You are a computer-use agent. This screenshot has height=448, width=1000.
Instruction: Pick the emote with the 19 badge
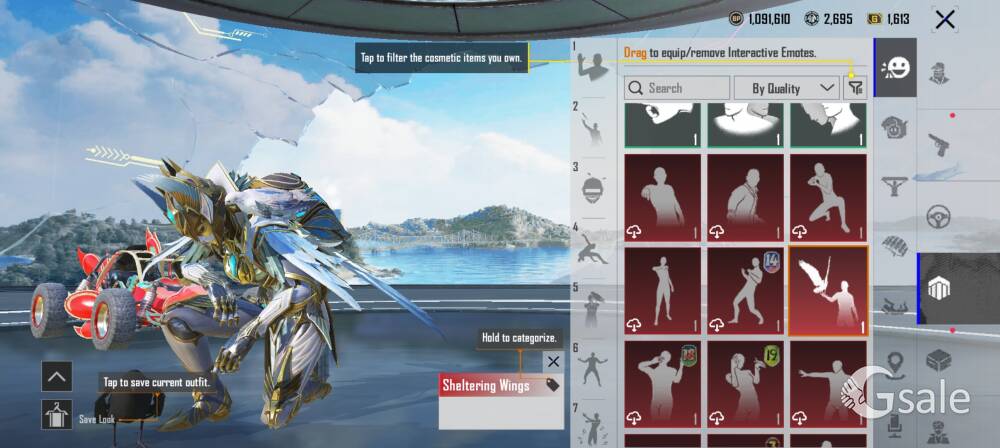click(x=746, y=386)
